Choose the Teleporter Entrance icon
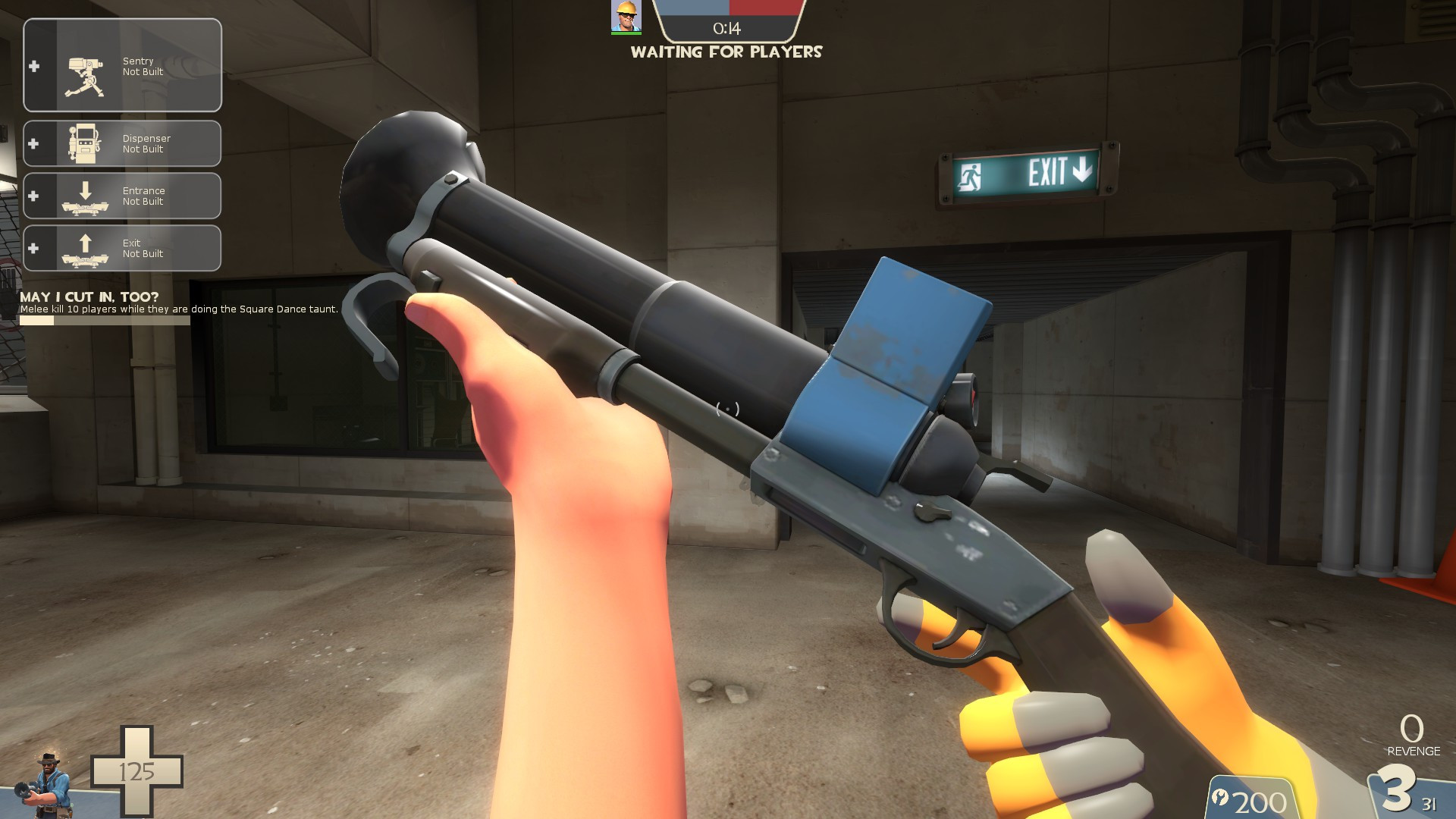Screen dimensions: 1456x819 pyautogui.click(x=85, y=196)
